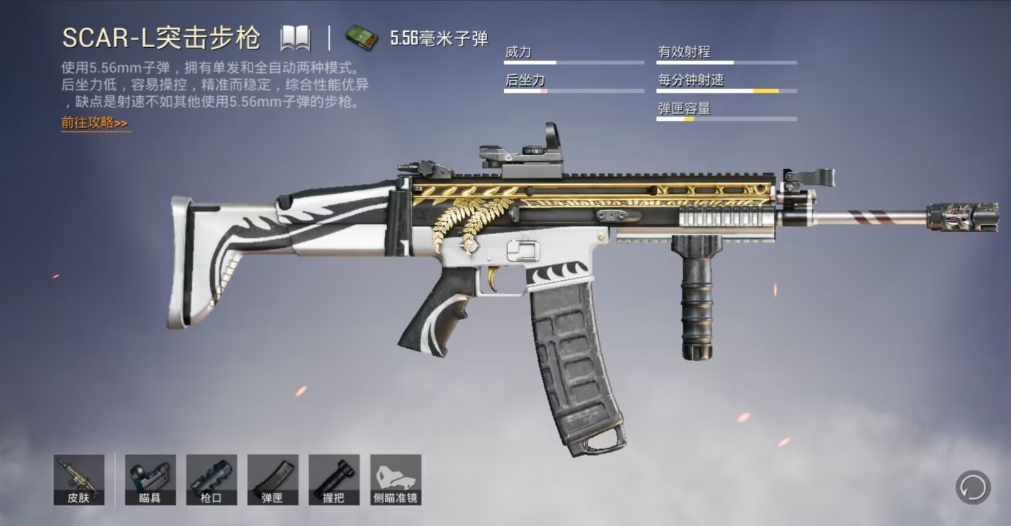Choose the 瞄具 sight attachment slot
The height and width of the screenshot is (526, 1011).
click(150, 479)
